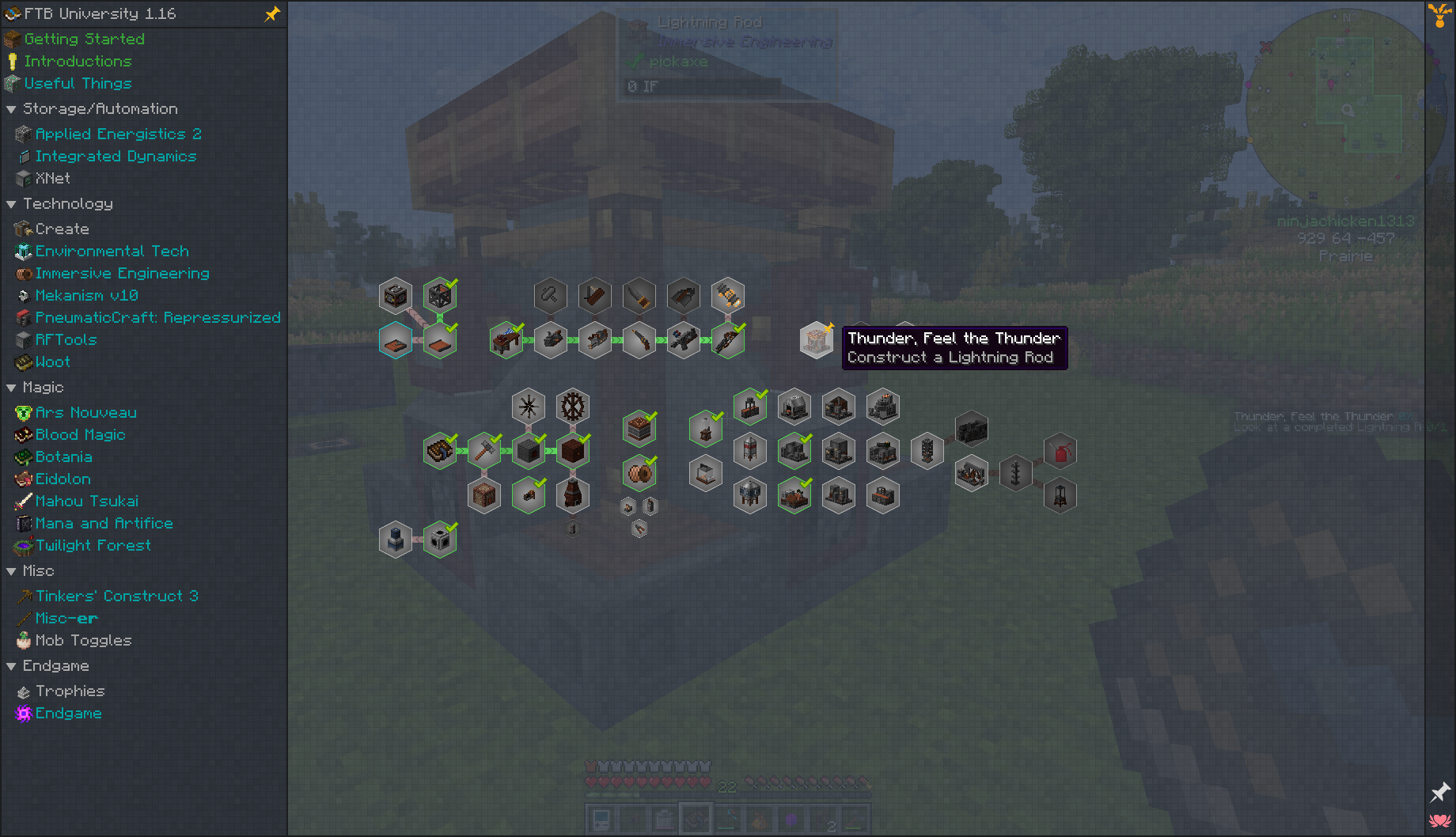Select the Windmill quest node
Screen dimensions: 1456x837
(529, 407)
